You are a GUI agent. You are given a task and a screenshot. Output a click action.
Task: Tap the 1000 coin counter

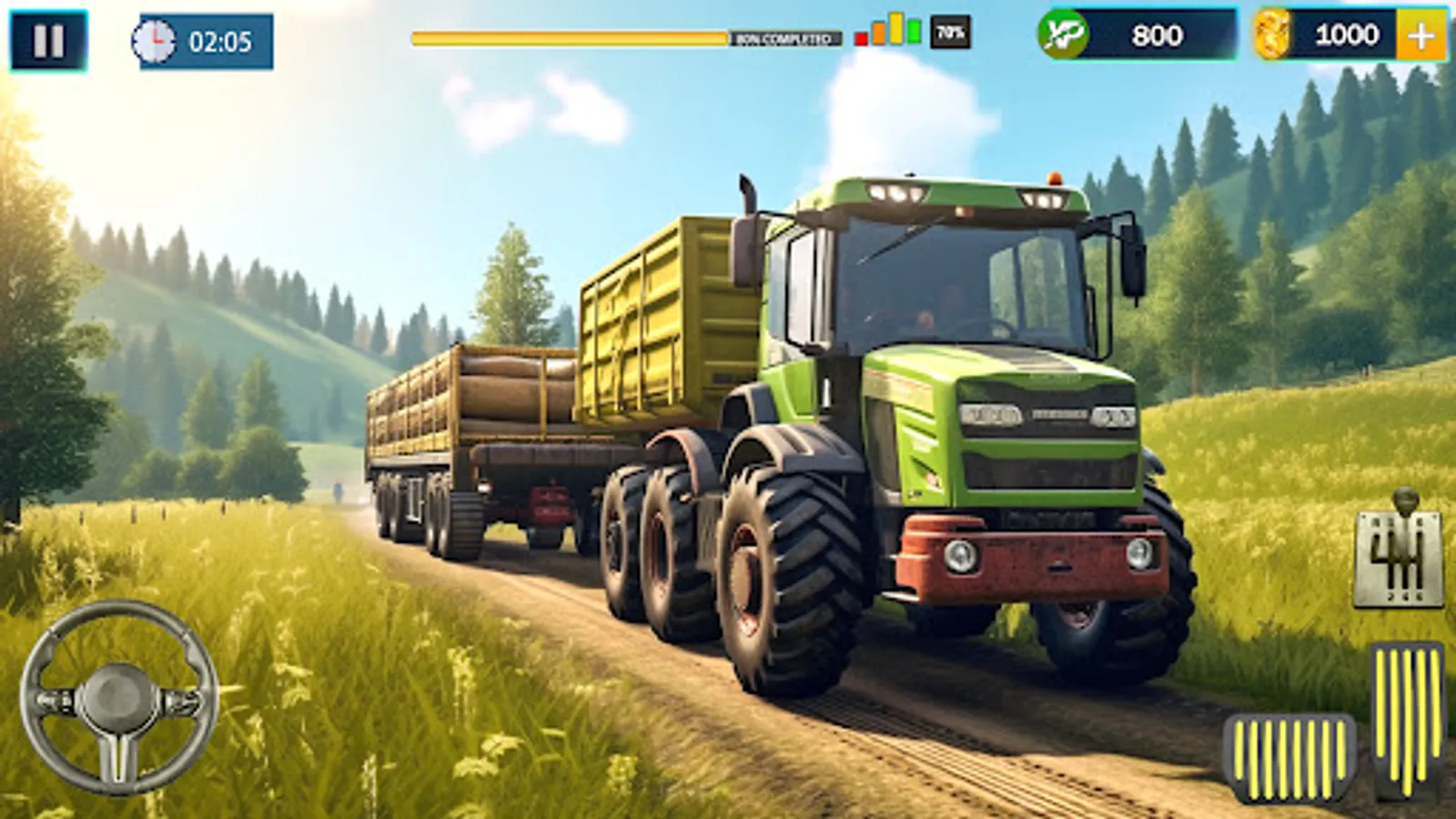coord(1347,36)
